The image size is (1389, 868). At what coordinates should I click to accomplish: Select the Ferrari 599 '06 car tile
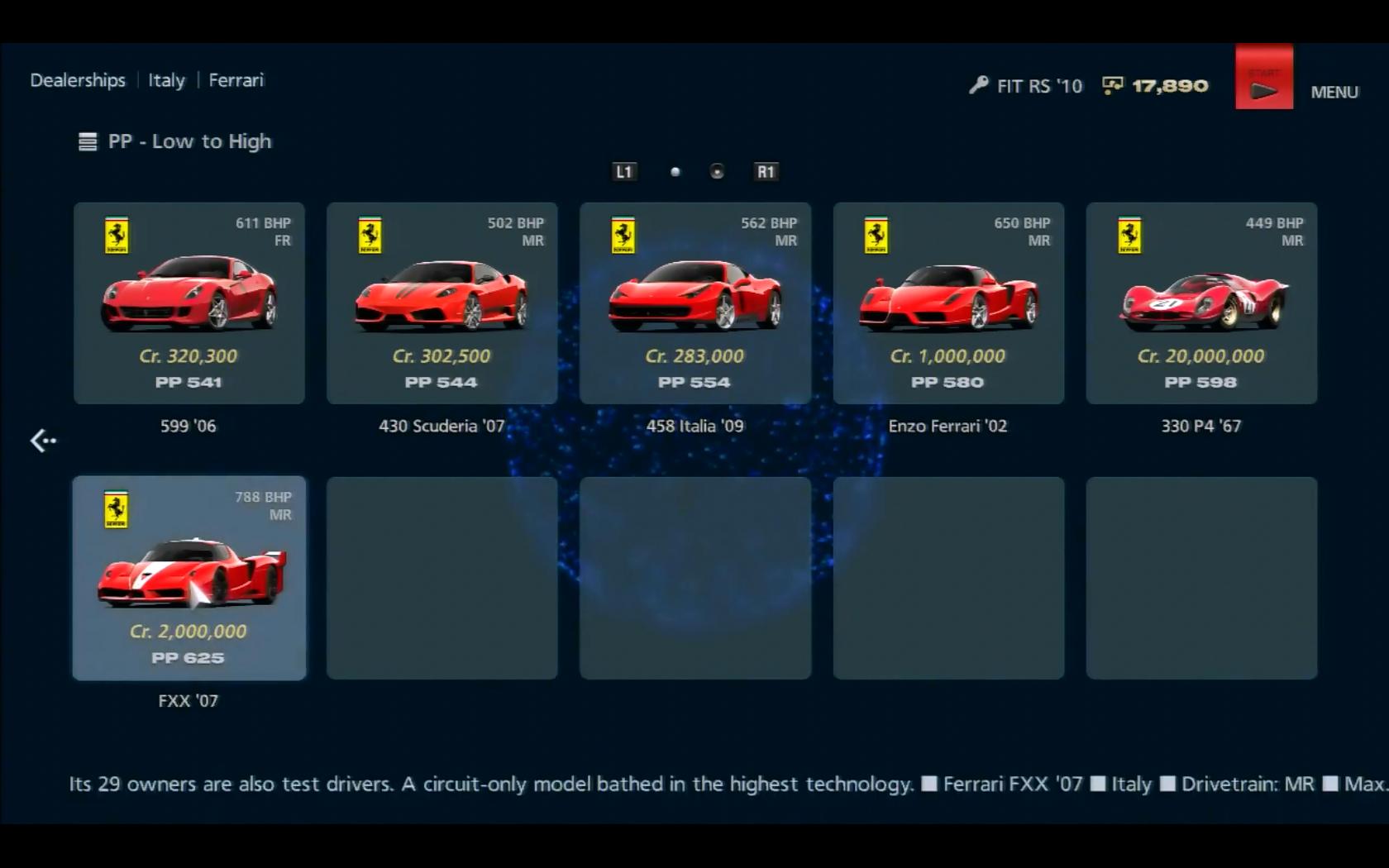point(189,303)
